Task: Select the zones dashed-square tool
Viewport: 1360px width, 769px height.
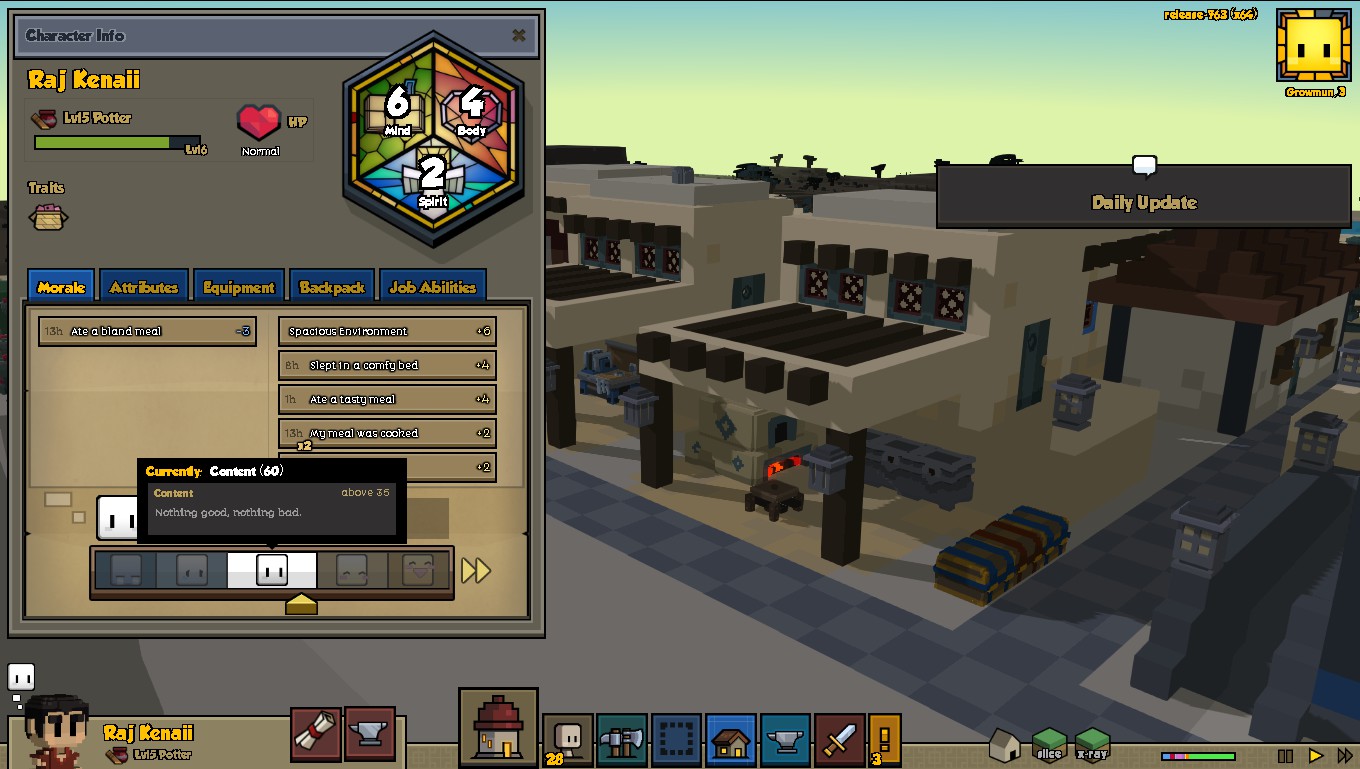Action: coord(676,740)
